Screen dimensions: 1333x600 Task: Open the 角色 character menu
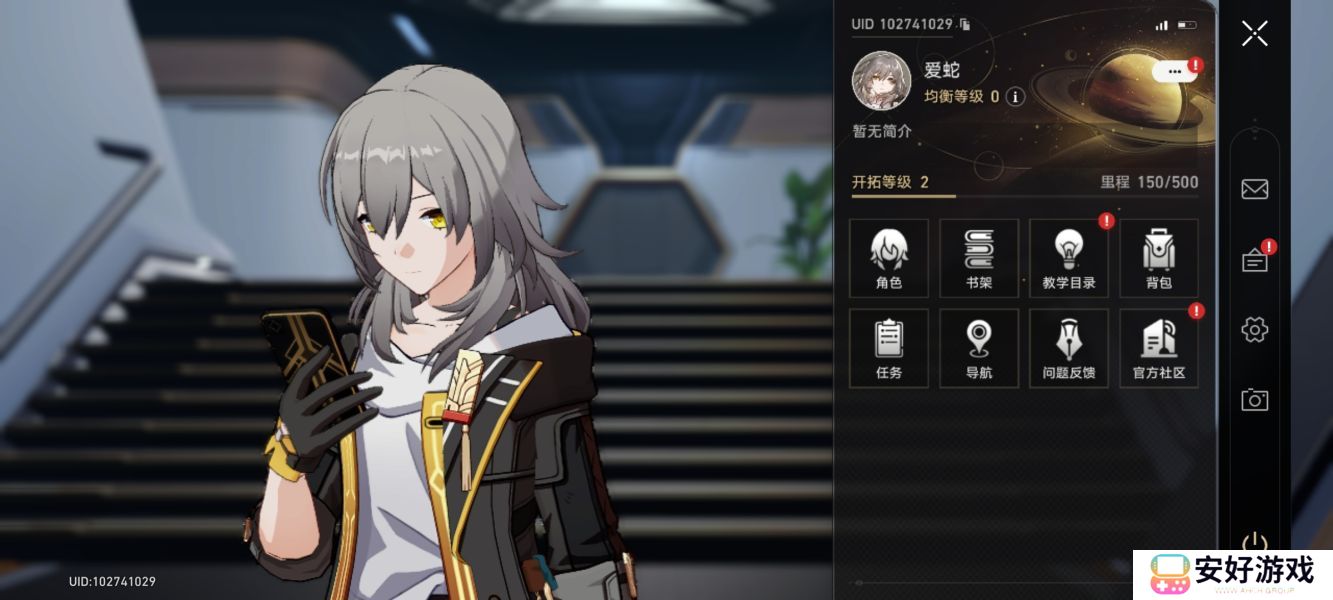[x=888, y=258]
